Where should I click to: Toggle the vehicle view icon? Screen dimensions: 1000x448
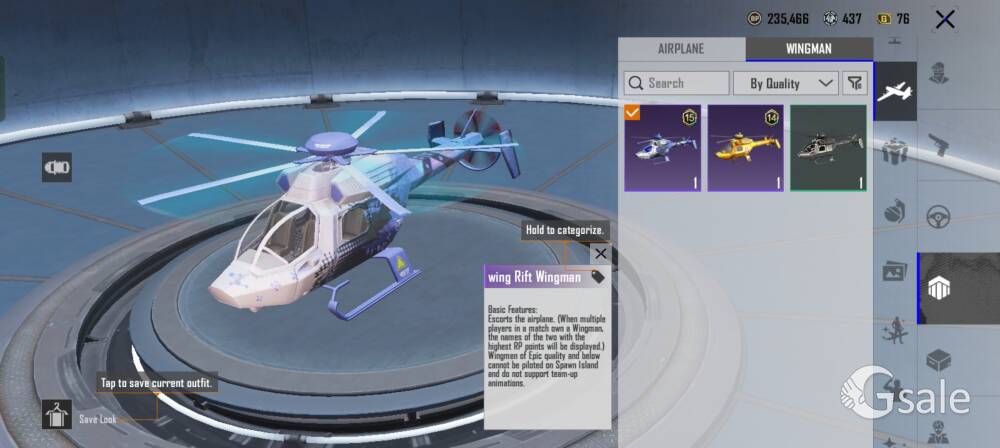57,167
